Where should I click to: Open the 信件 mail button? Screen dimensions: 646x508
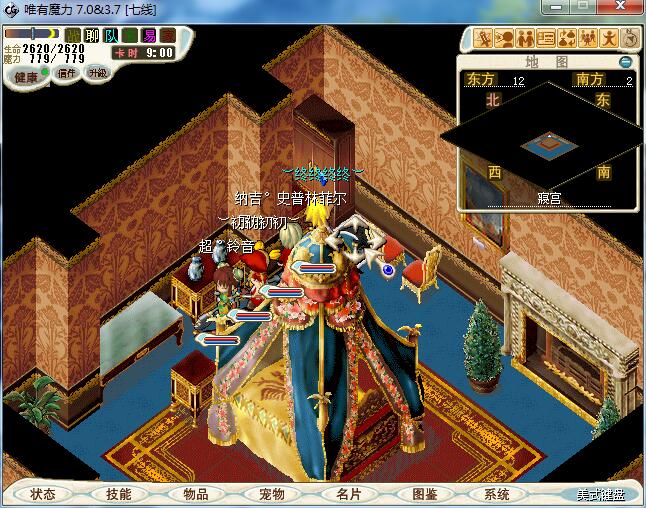[x=67, y=73]
